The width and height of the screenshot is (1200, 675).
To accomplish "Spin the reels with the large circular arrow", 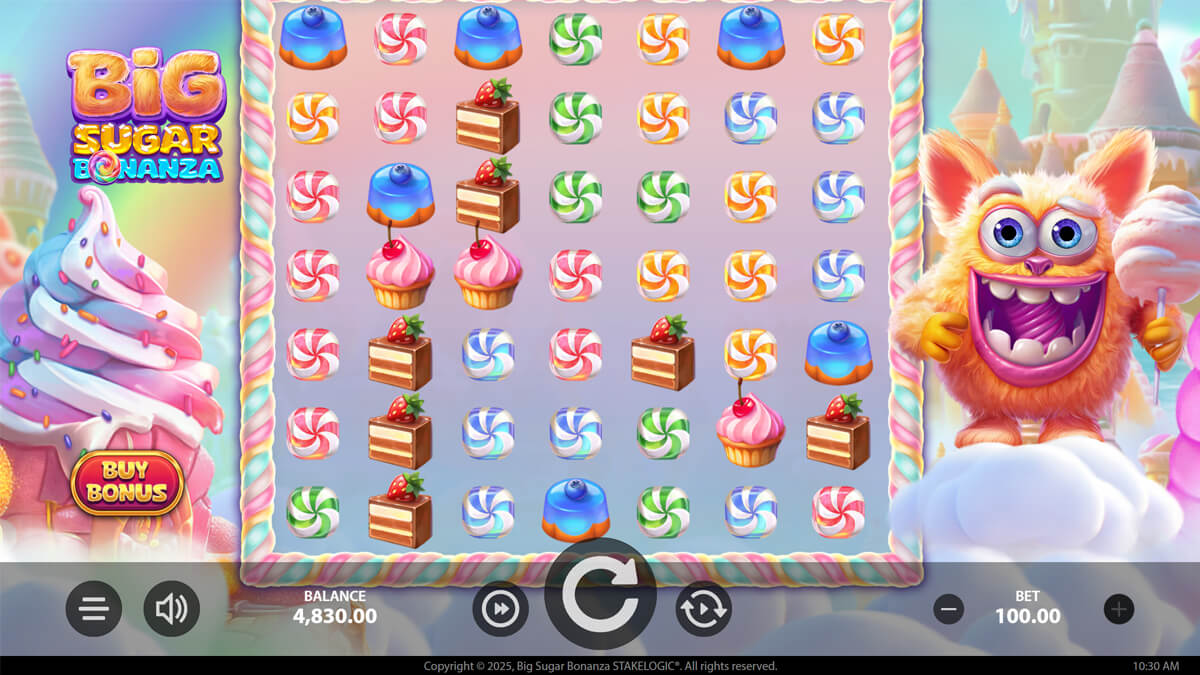I will click(600, 596).
